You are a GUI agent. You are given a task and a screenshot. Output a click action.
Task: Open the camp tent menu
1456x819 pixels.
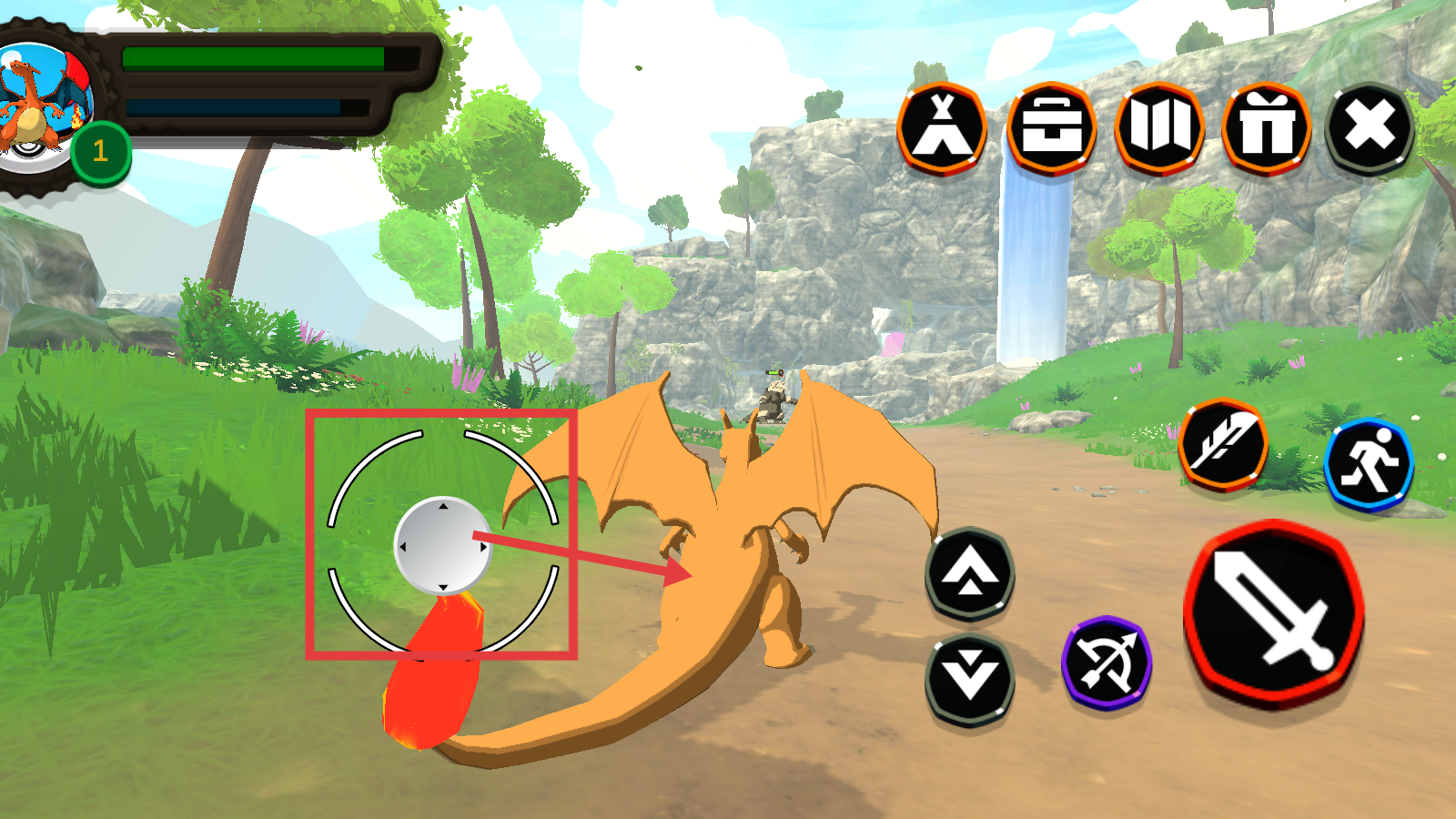point(942,129)
